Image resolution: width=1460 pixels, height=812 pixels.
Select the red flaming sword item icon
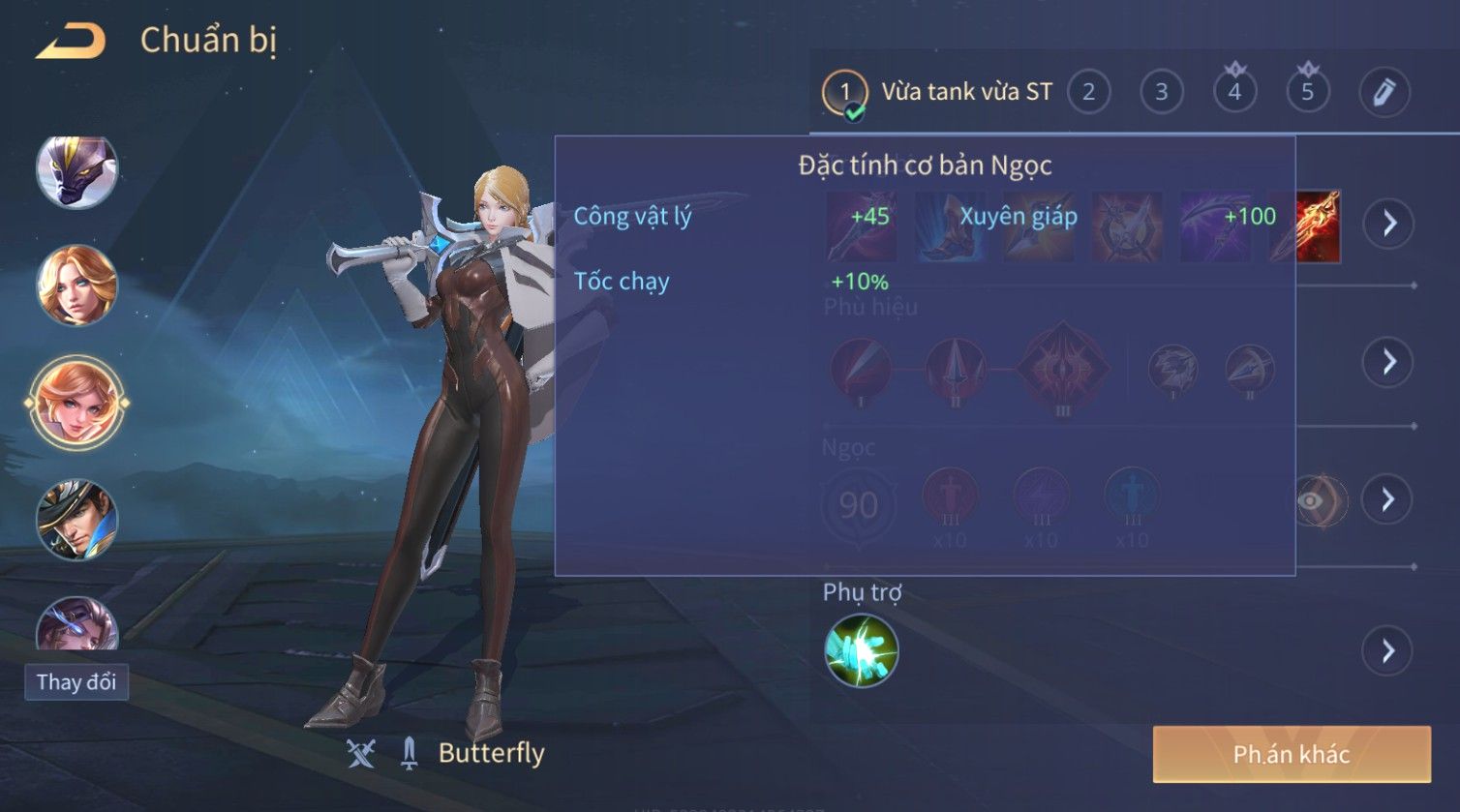(1307, 226)
